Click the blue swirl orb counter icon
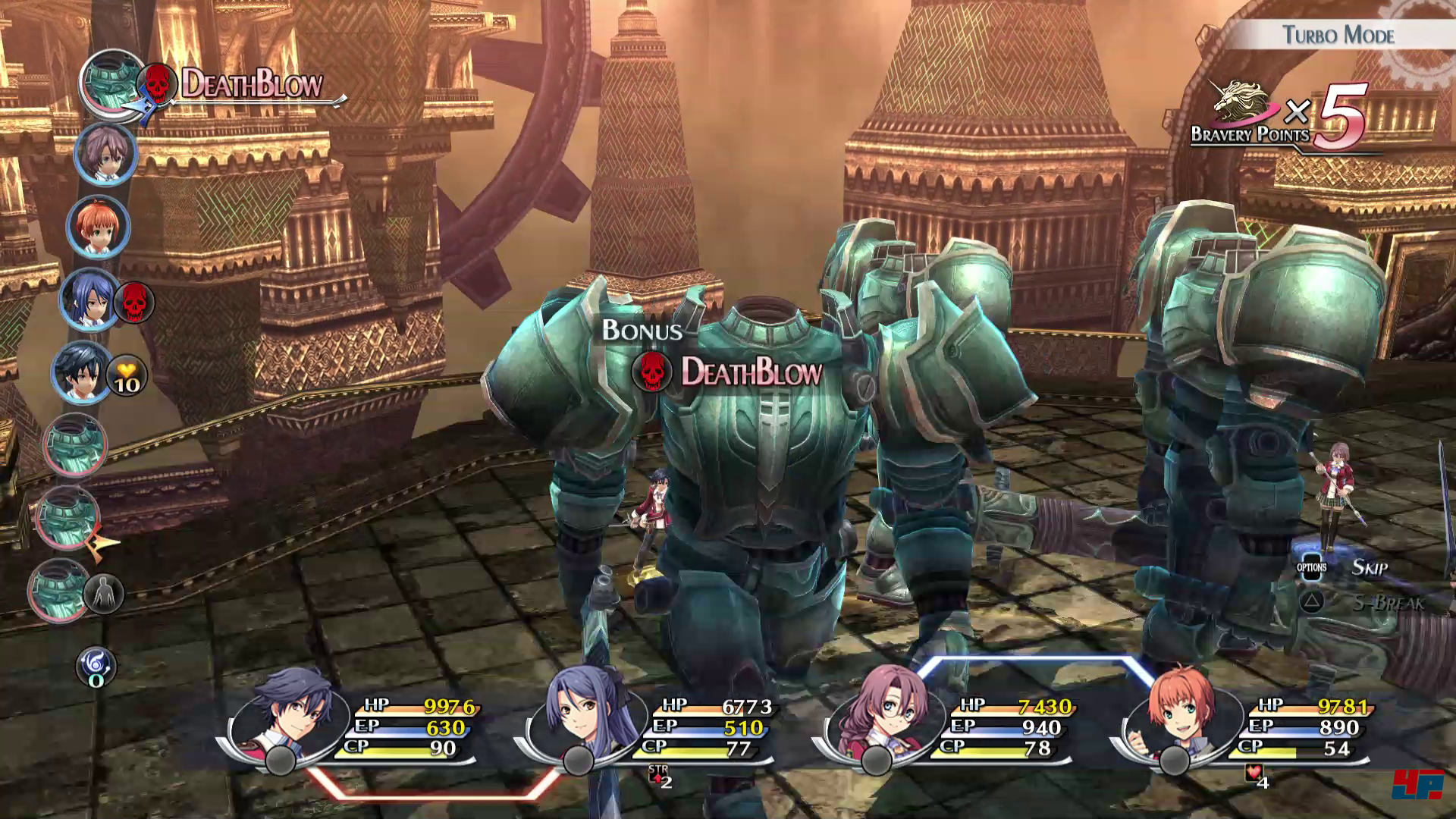Viewport: 1456px width, 819px height. pos(96,668)
